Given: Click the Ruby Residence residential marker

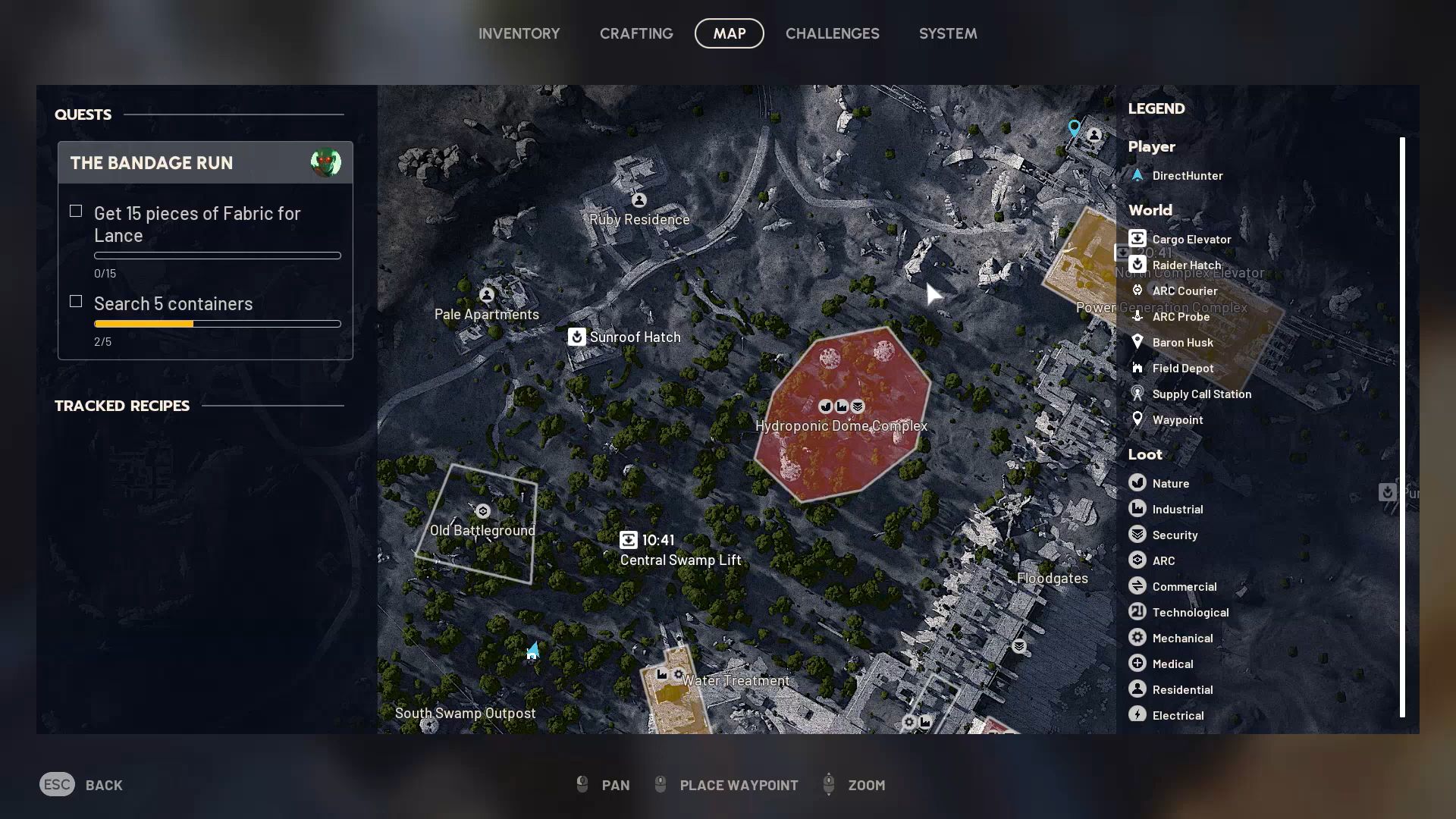Looking at the screenshot, I should point(639,200).
